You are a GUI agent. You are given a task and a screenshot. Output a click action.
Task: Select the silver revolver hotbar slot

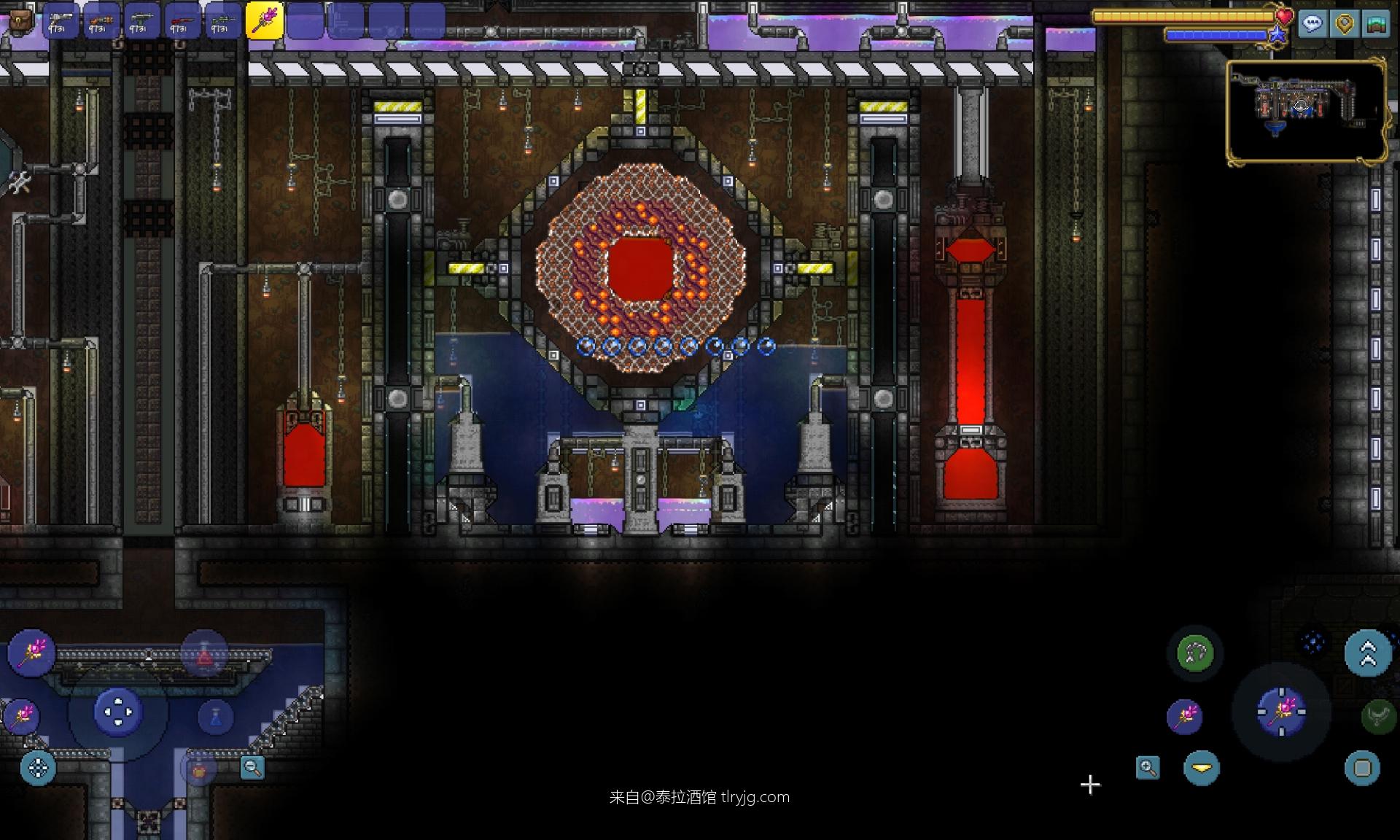(x=61, y=20)
